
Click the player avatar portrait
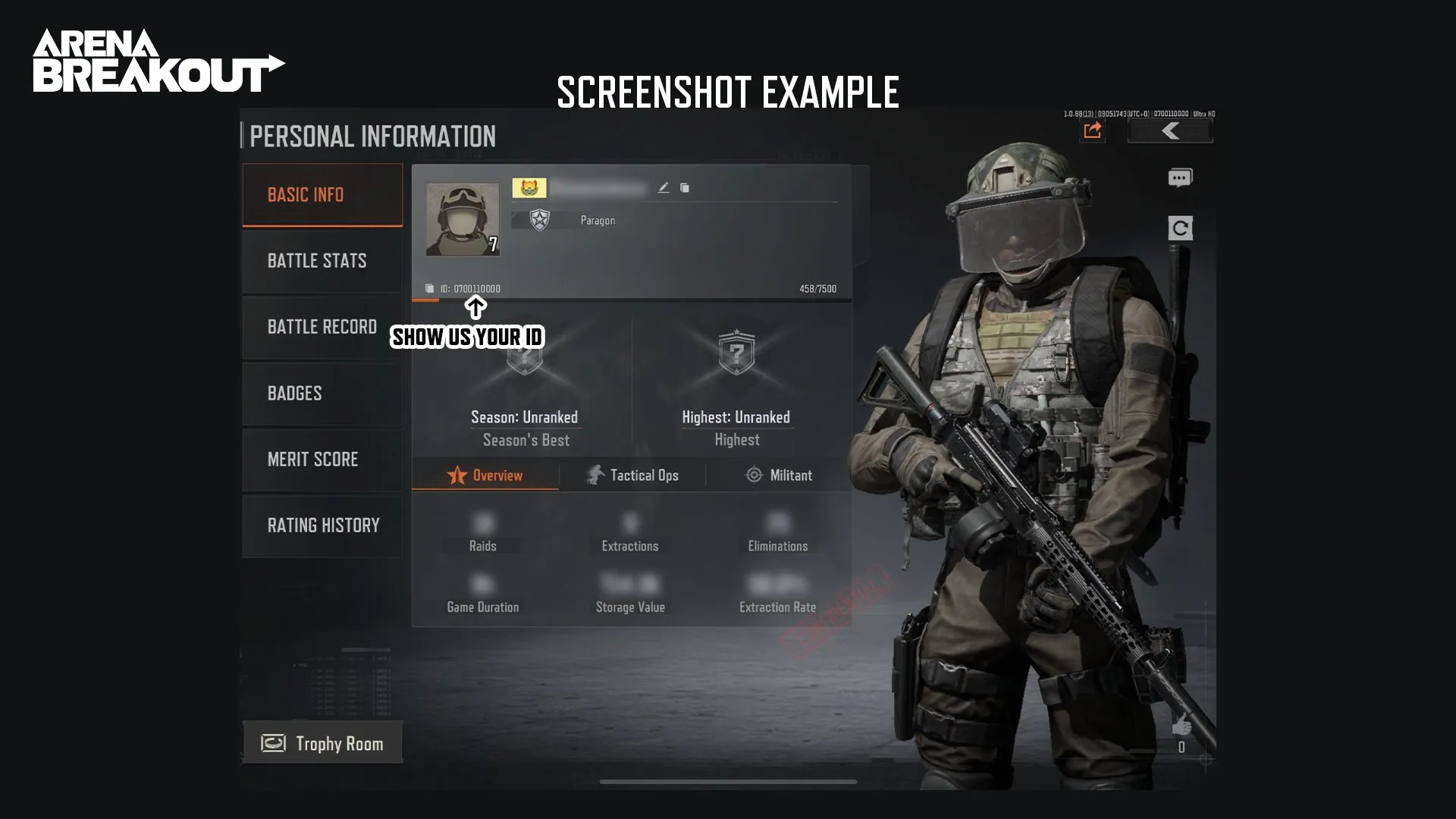coord(463,219)
